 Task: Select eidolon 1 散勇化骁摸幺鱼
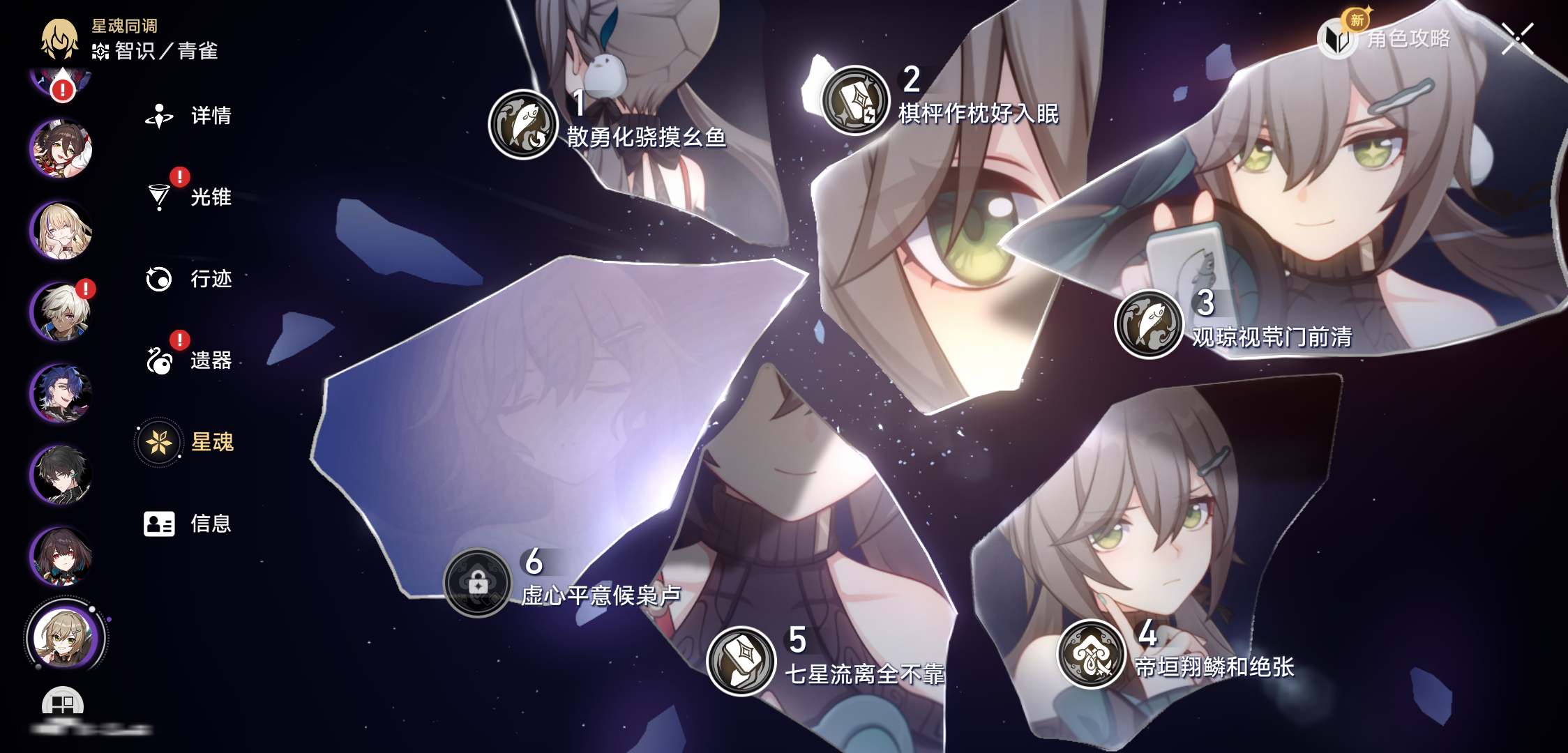pos(523,125)
